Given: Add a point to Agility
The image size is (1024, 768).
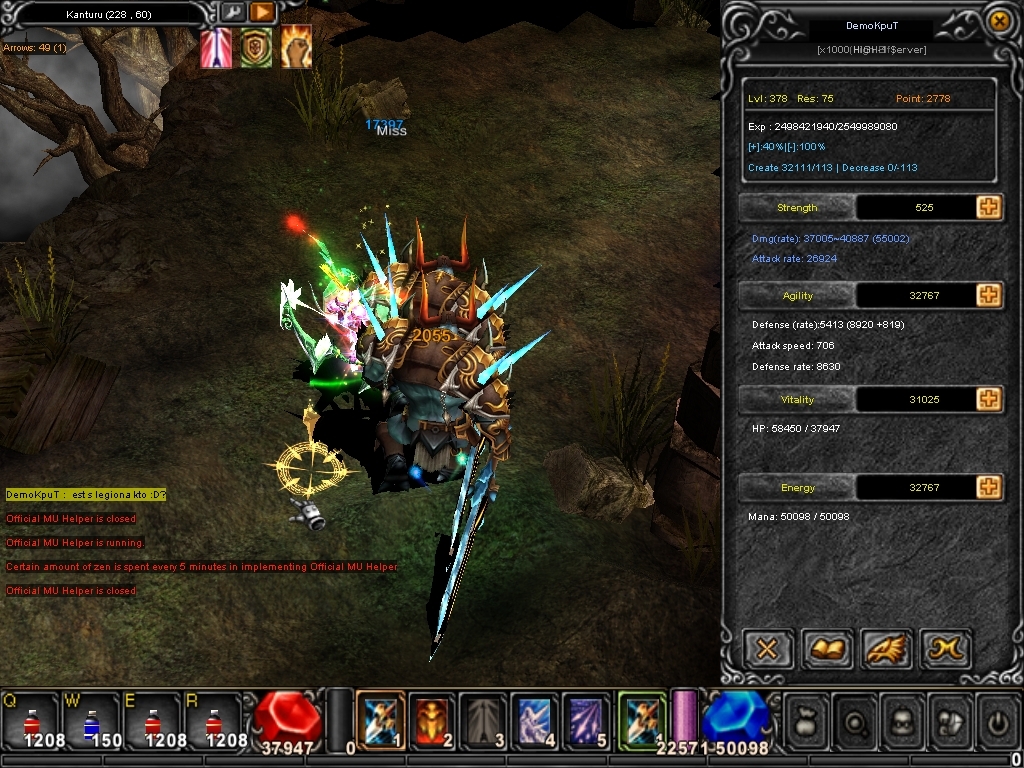Looking at the screenshot, I should 988,295.
